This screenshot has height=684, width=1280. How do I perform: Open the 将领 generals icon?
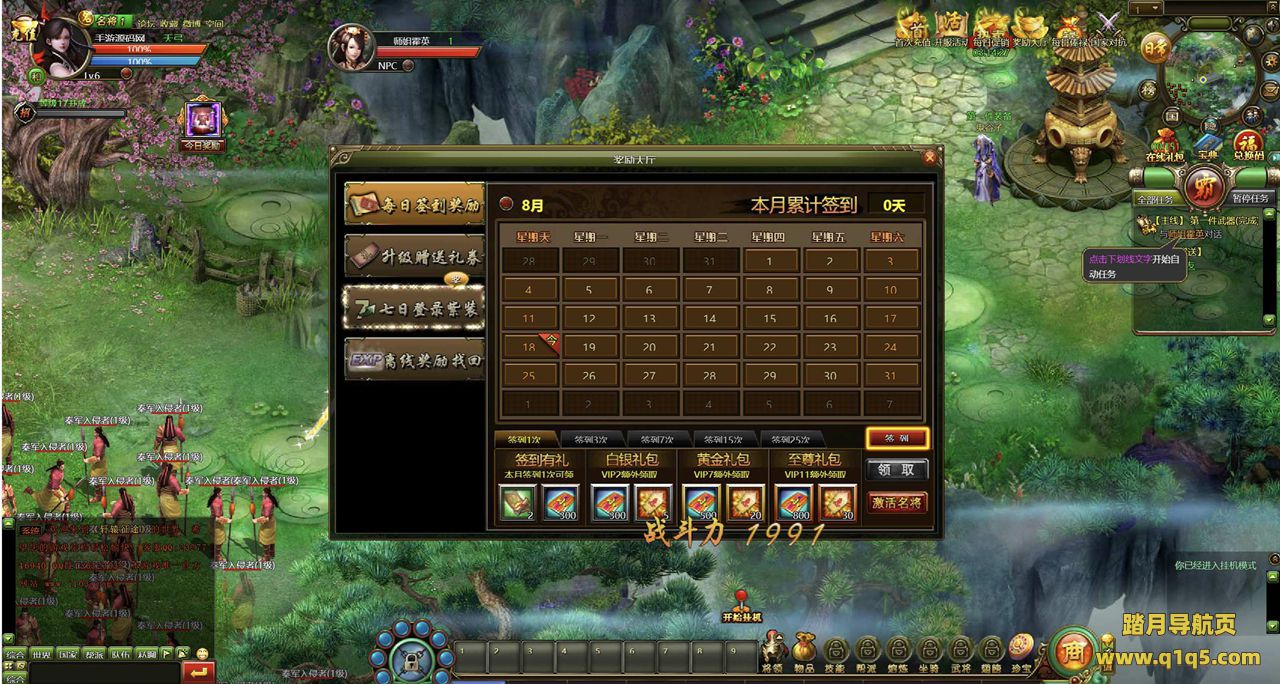tap(773, 652)
